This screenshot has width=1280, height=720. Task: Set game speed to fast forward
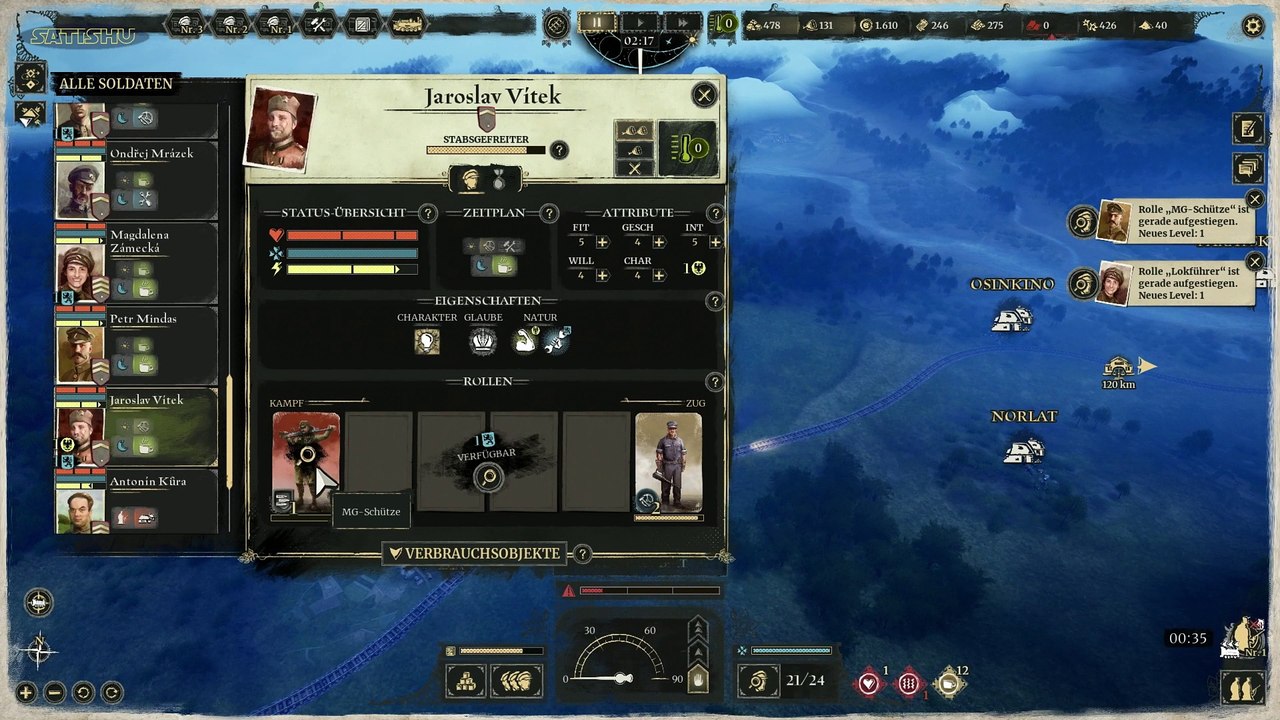(x=683, y=22)
